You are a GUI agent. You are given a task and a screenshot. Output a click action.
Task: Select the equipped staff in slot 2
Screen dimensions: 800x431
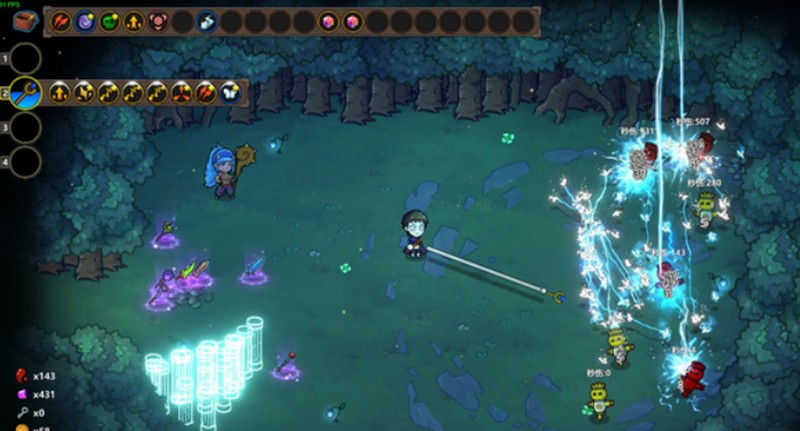click(x=26, y=94)
